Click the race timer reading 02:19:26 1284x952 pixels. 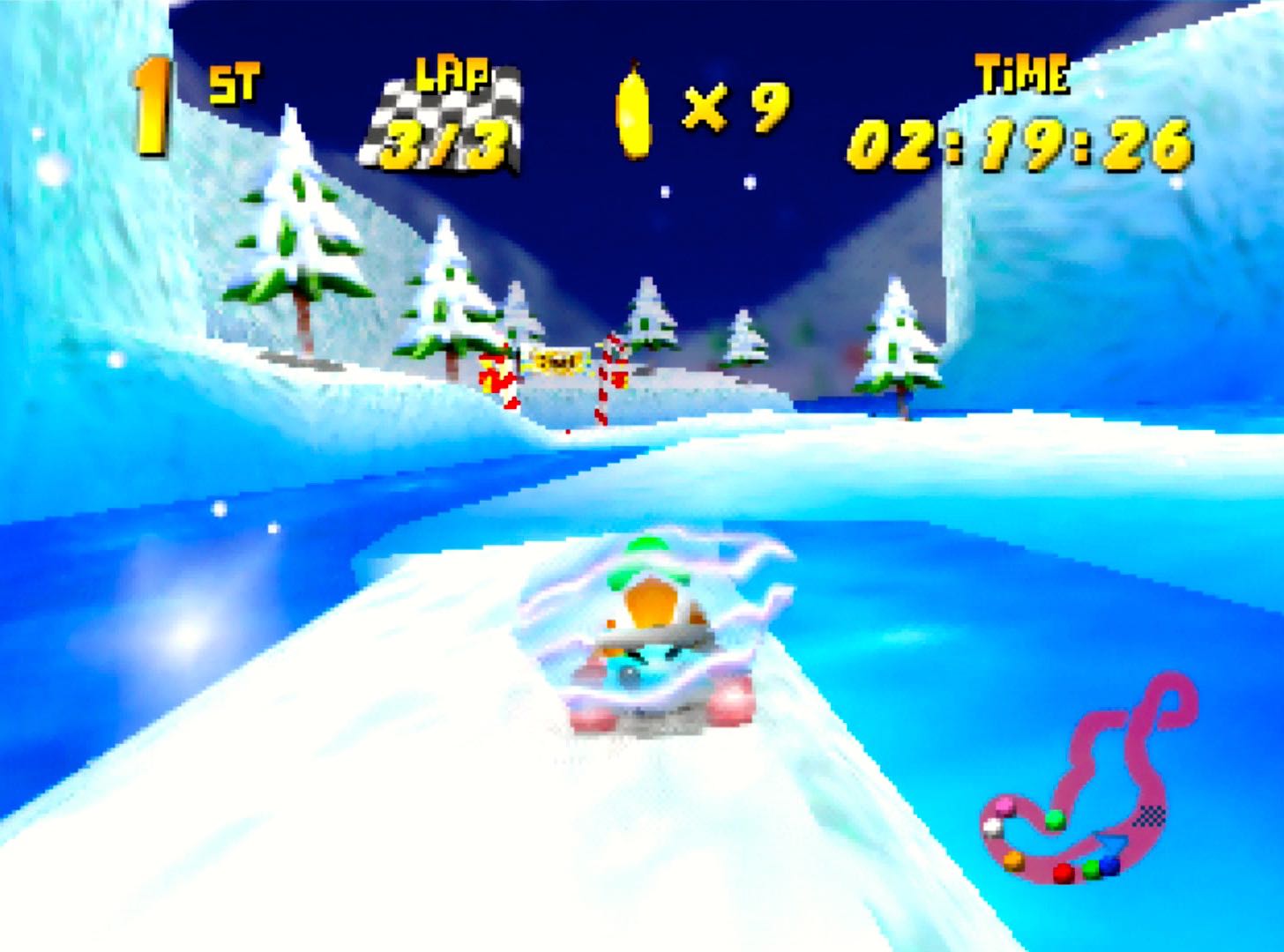click(x=1019, y=145)
